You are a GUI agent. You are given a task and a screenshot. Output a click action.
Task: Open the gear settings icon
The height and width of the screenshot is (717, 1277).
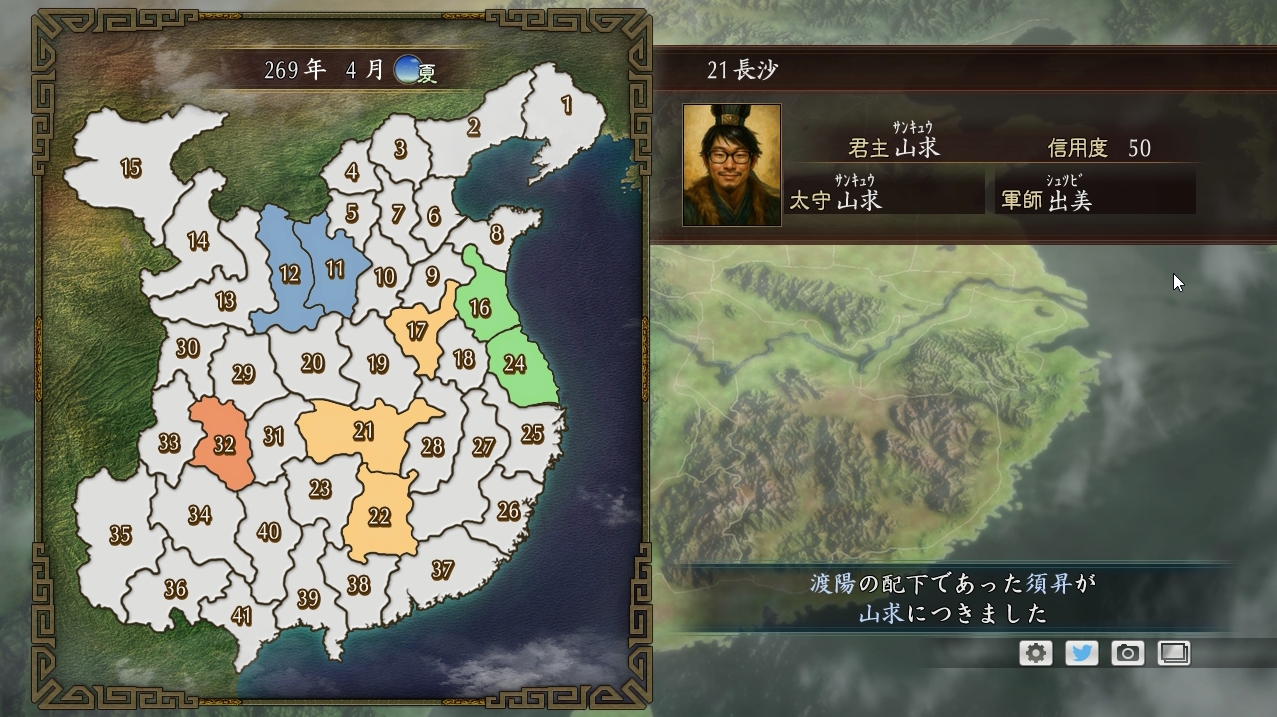(x=1036, y=653)
